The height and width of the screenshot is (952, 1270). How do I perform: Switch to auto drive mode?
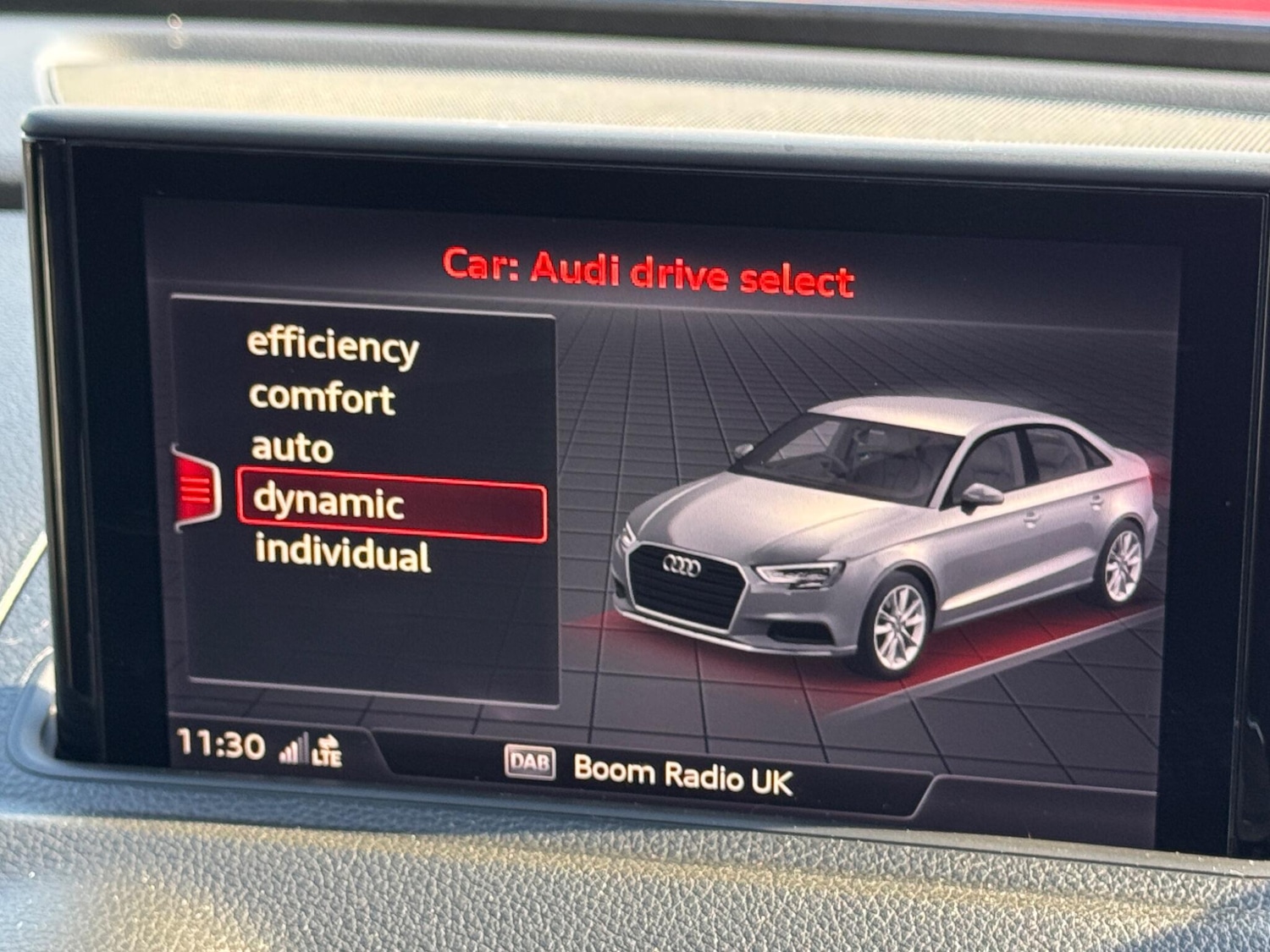tap(291, 450)
